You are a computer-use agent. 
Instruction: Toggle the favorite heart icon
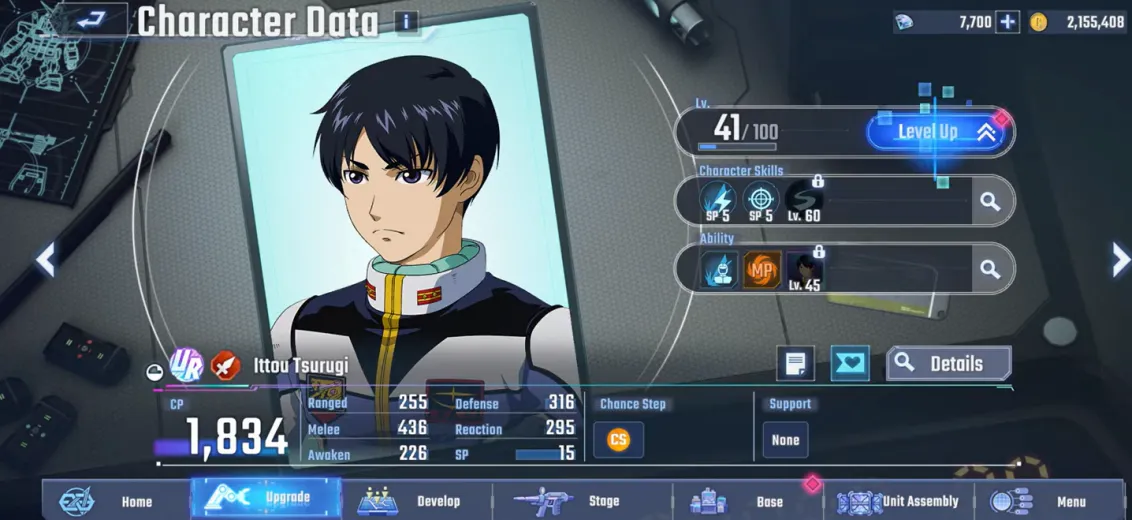pyautogui.click(x=850, y=364)
